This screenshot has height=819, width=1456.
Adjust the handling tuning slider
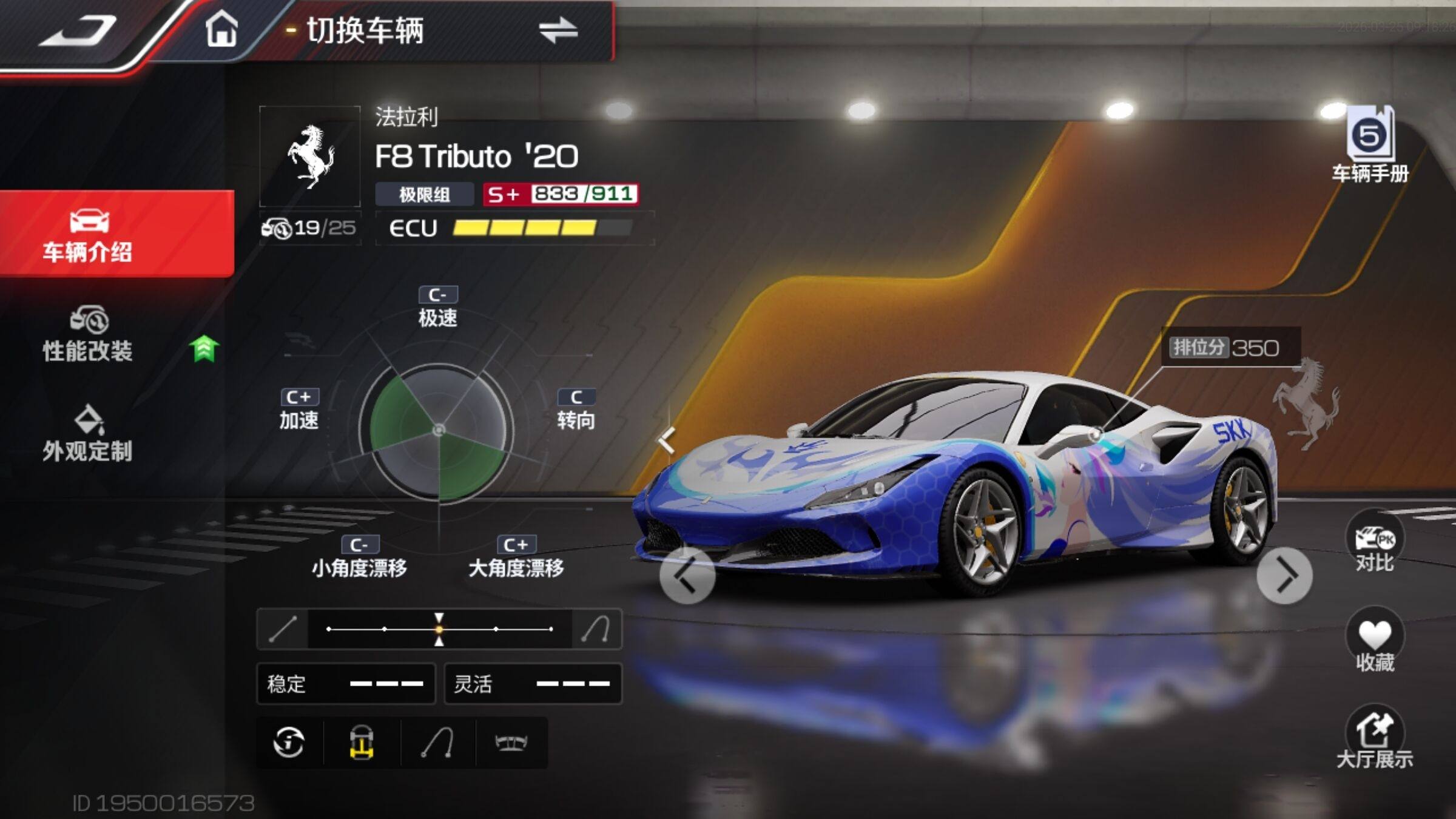coord(439,629)
